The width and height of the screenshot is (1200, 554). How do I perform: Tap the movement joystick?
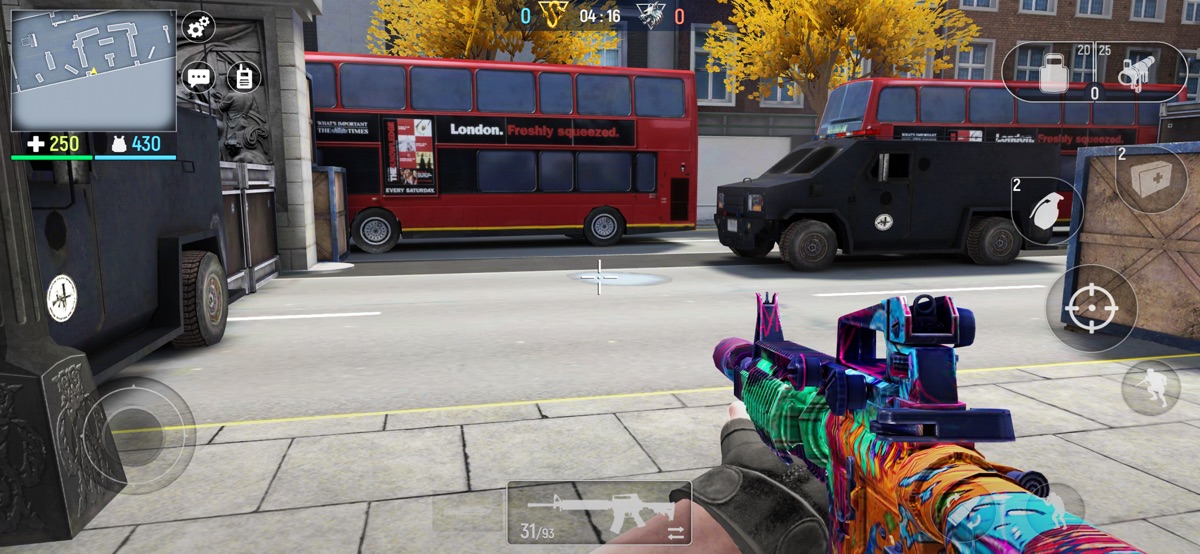point(139,434)
